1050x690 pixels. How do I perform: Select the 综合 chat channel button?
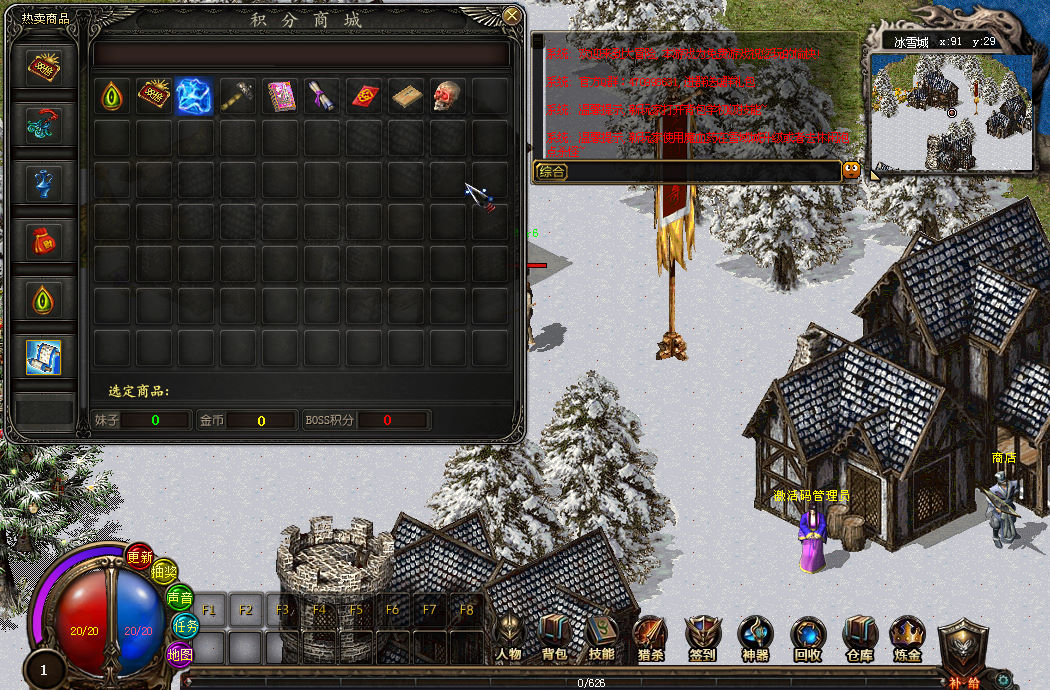tap(552, 171)
